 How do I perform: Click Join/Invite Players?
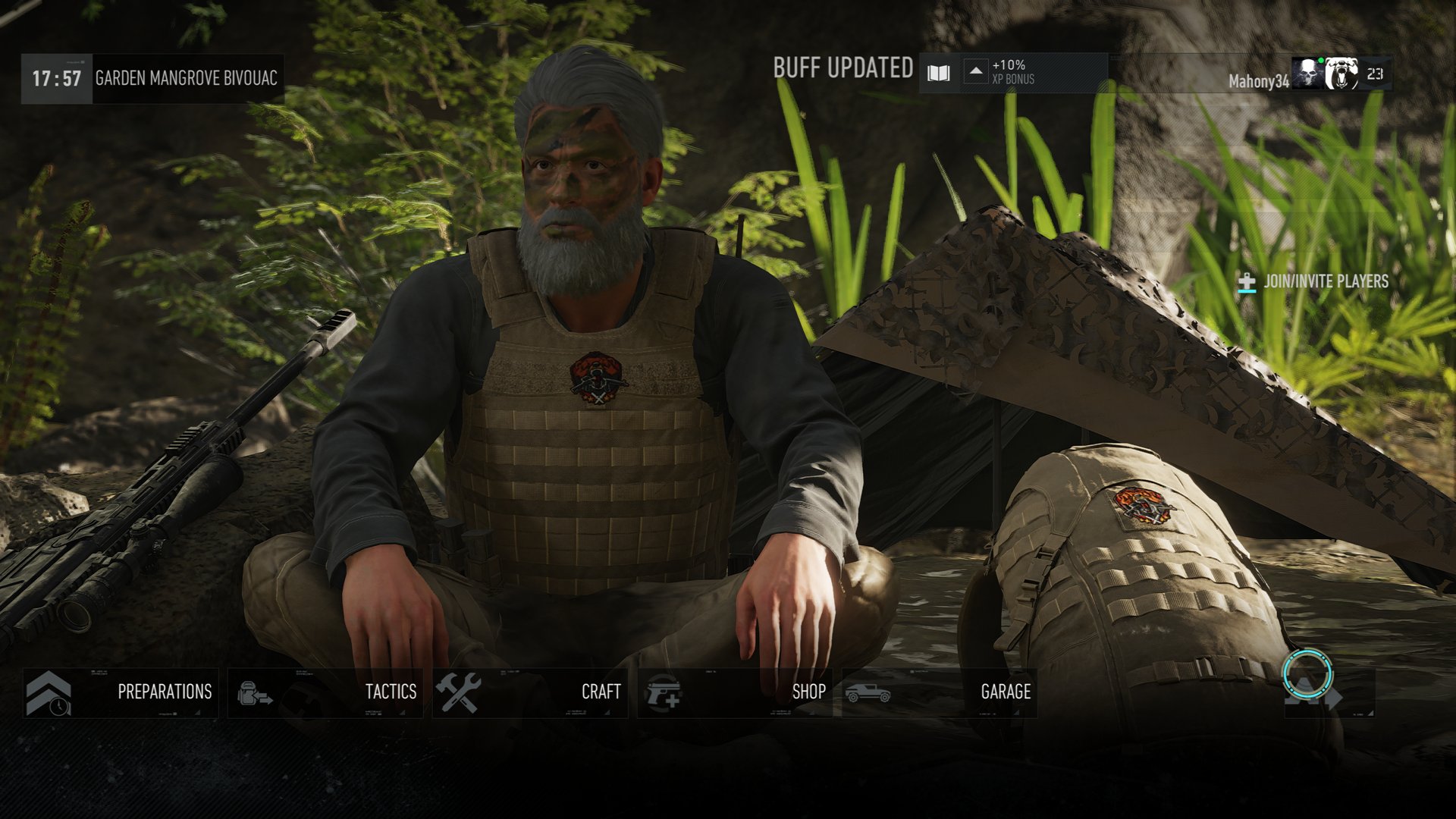tap(1313, 282)
